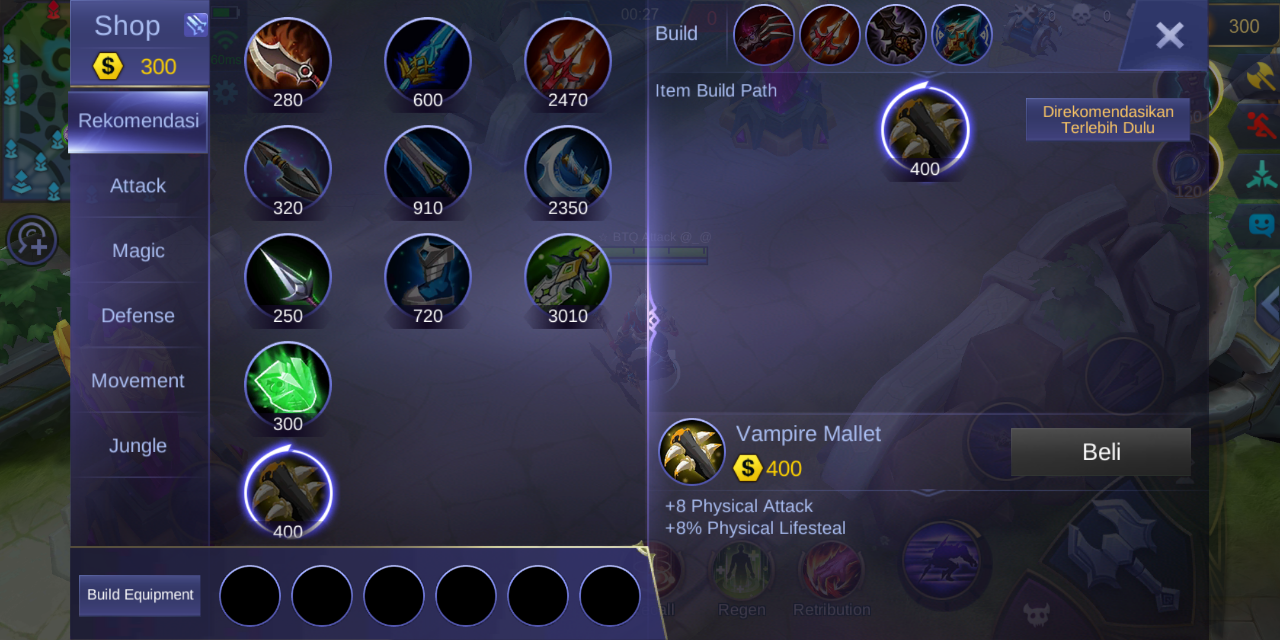
Task: Click the Direkomendasikan Terlebih Dulu button
Action: [x=1108, y=120]
